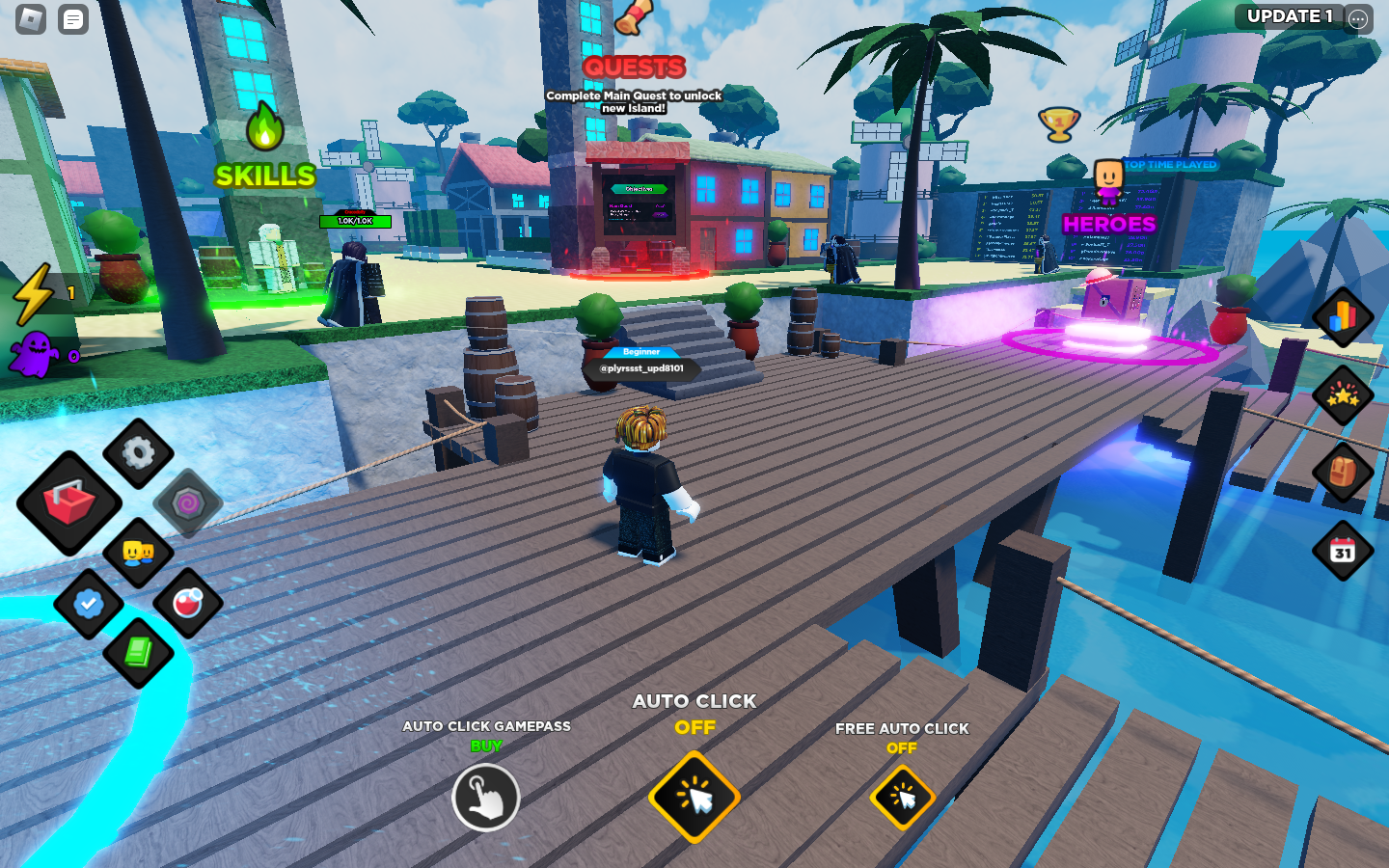
Task: Open the orange backpack inventory
Action: click(x=1343, y=473)
